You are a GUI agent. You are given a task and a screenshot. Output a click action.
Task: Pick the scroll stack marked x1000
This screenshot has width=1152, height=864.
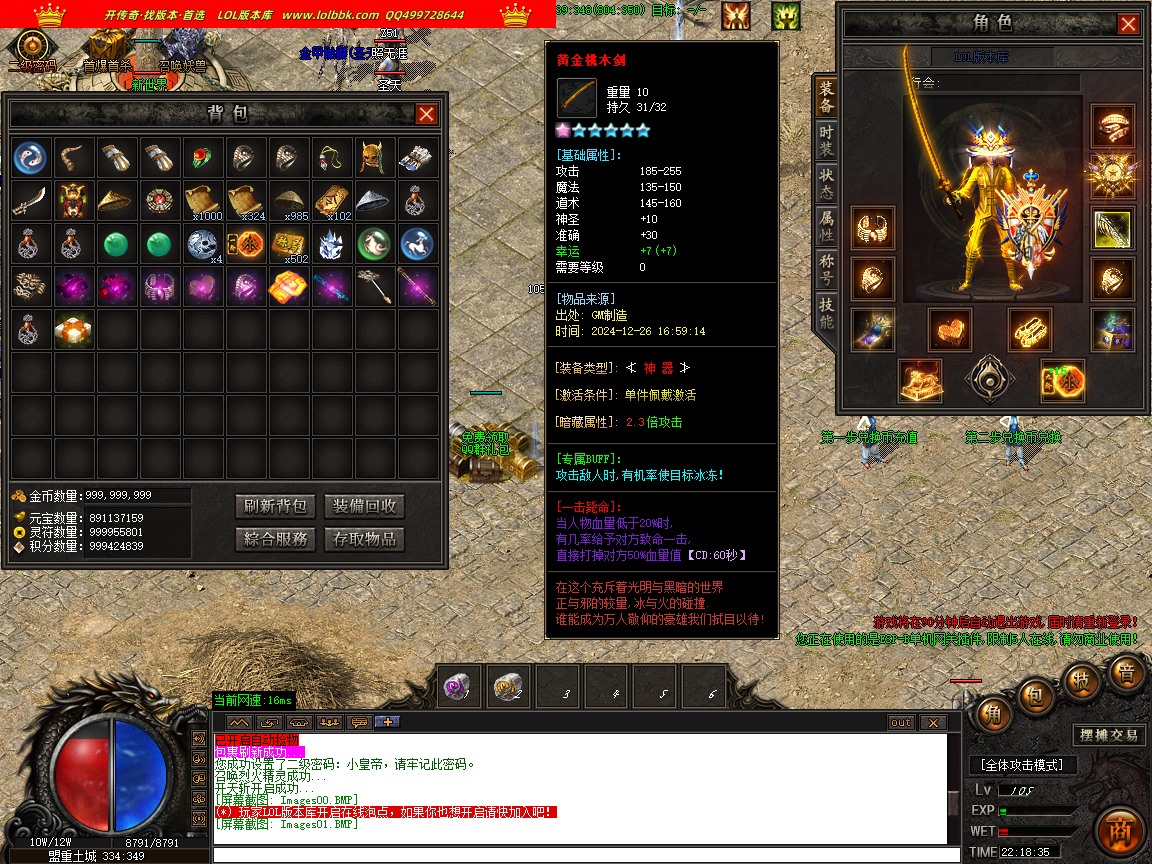point(204,200)
